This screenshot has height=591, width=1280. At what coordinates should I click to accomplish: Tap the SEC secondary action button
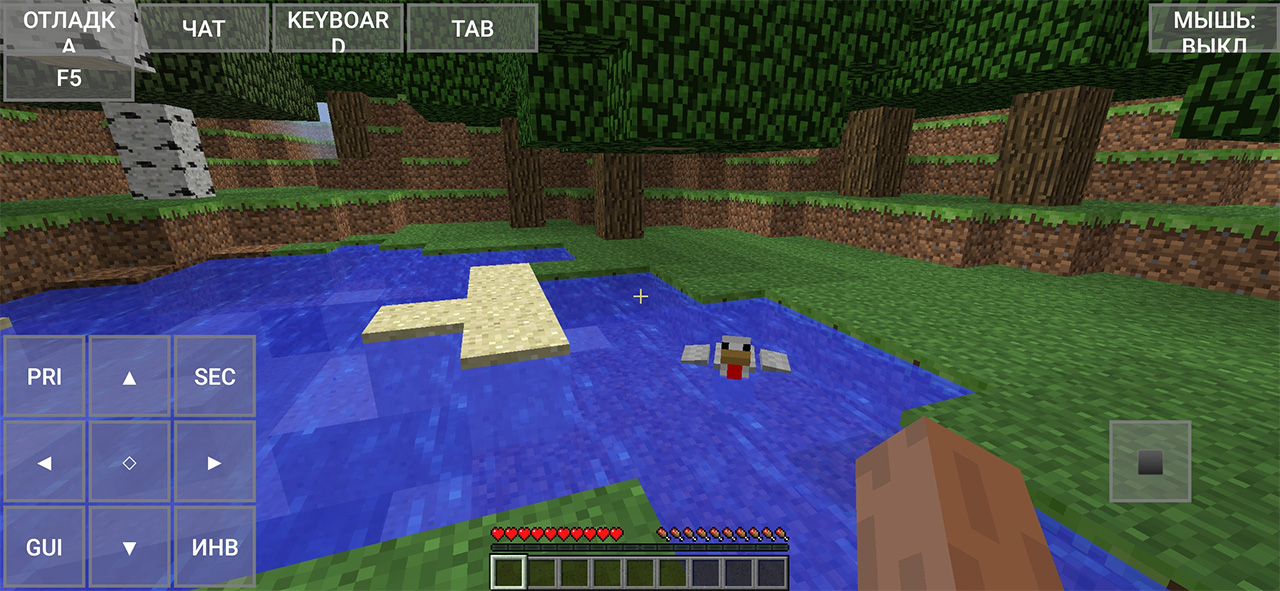tap(215, 377)
